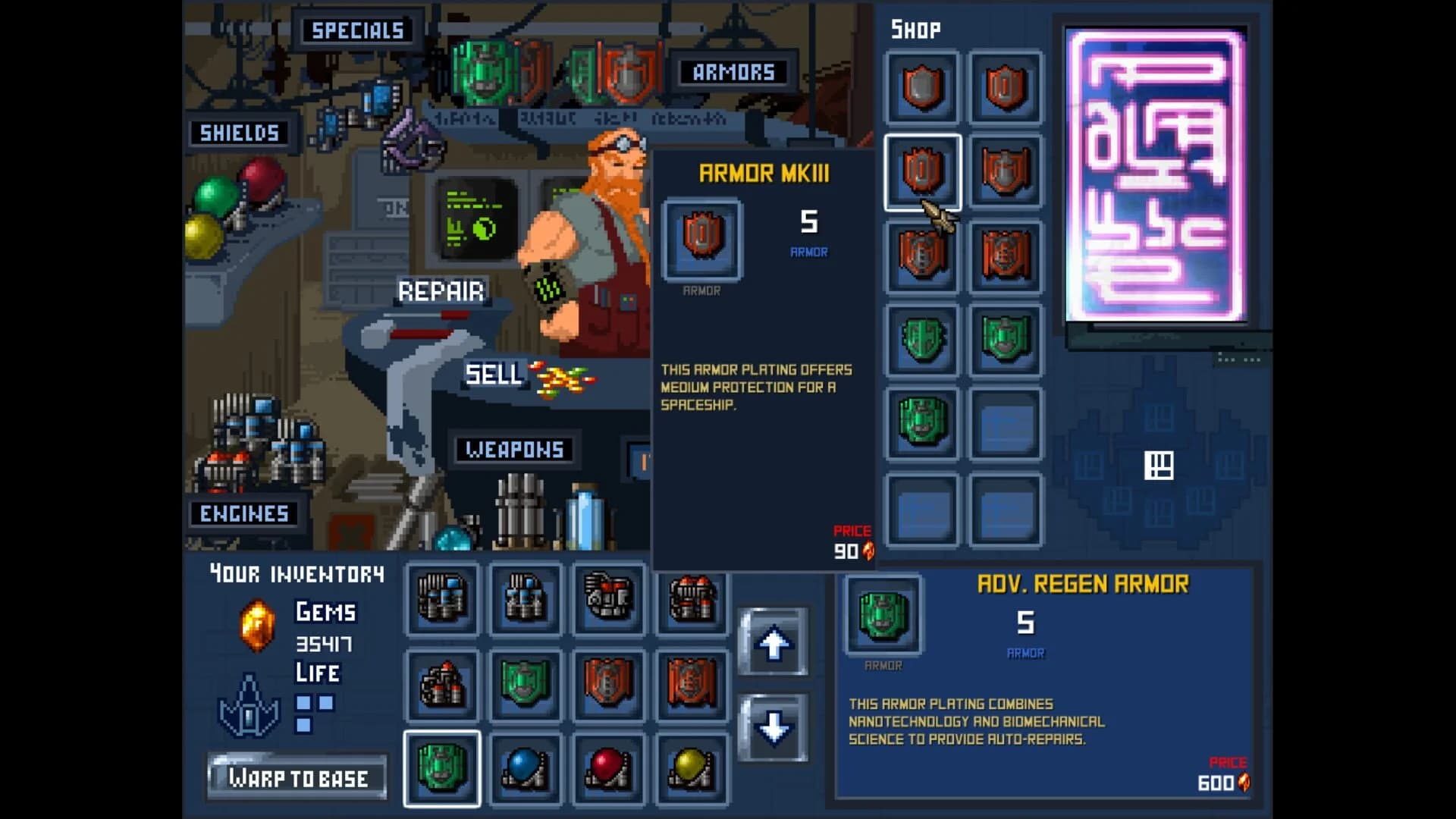Screen dimensions: 1456x819
Task: Select the red orb item in inventory
Action: tap(609, 768)
